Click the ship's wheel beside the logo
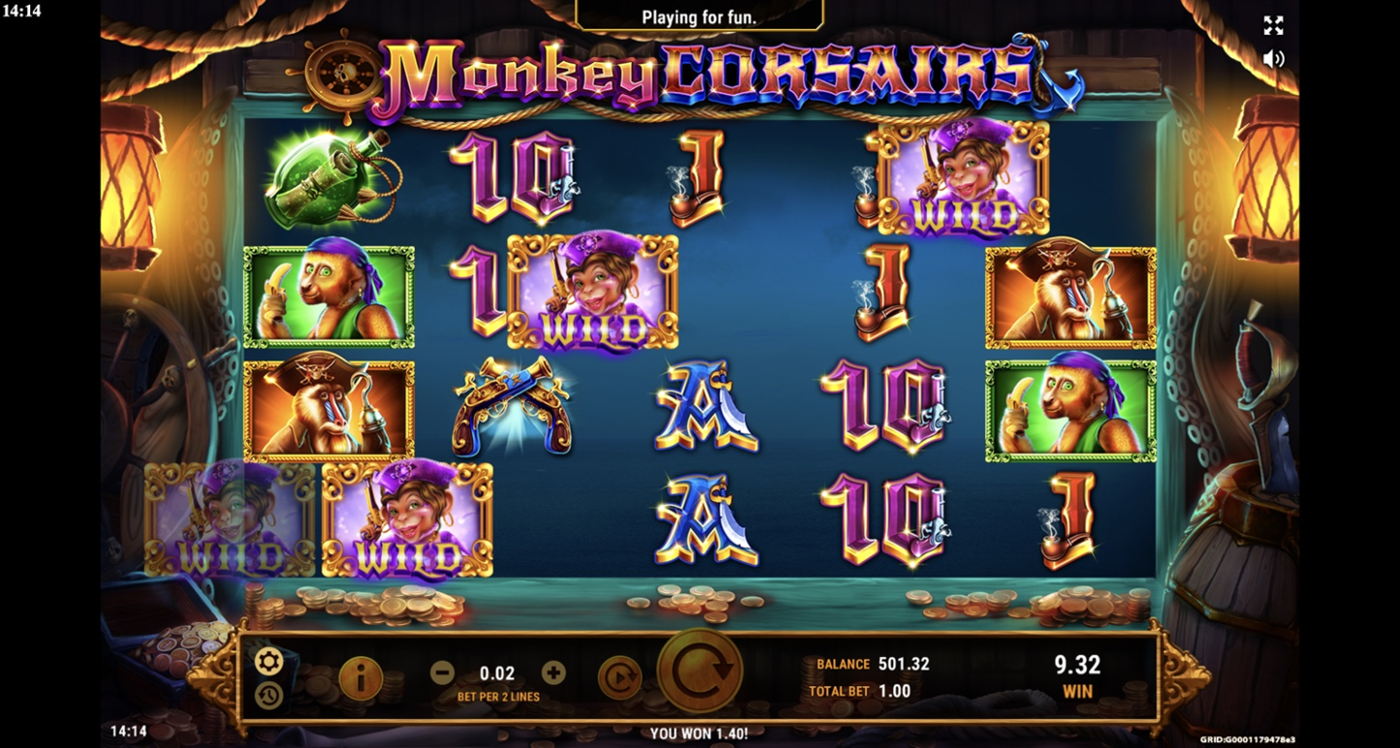Image resolution: width=1400 pixels, height=748 pixels. coord(341,72)
